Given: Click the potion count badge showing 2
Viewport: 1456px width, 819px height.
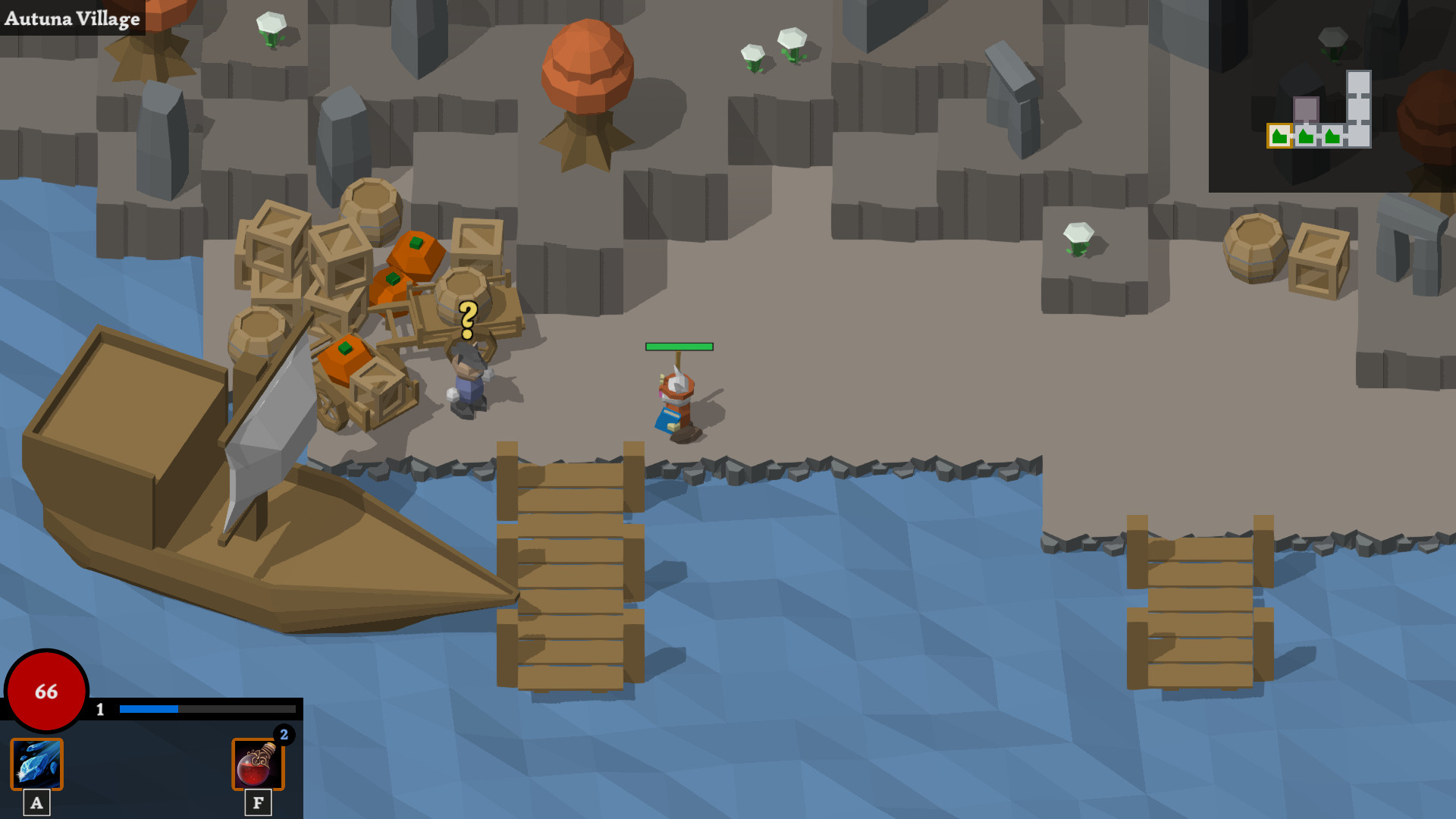Looking at the screenshot, I should [284, 733].
